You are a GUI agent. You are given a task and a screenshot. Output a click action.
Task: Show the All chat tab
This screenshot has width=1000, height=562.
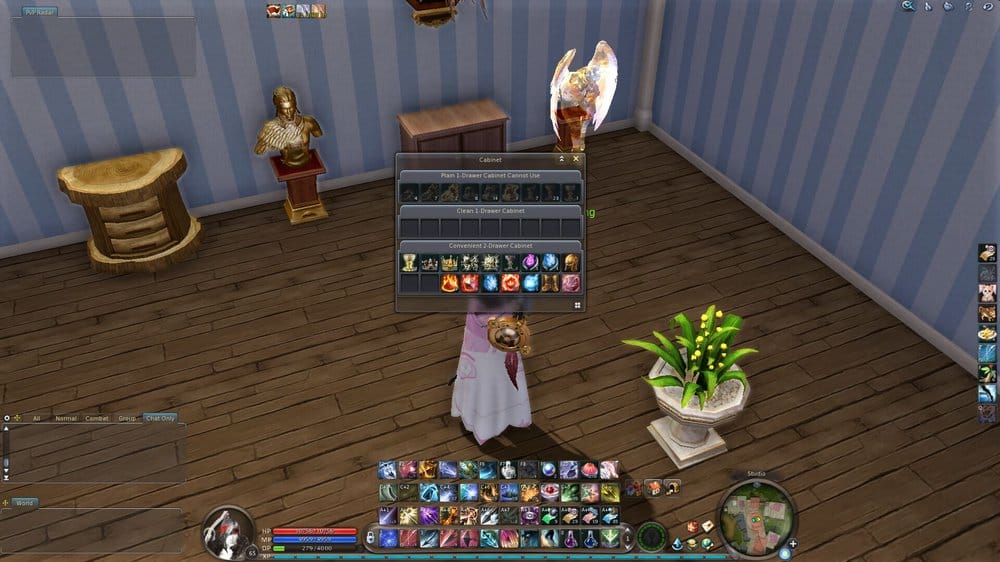tap(37, 418)
